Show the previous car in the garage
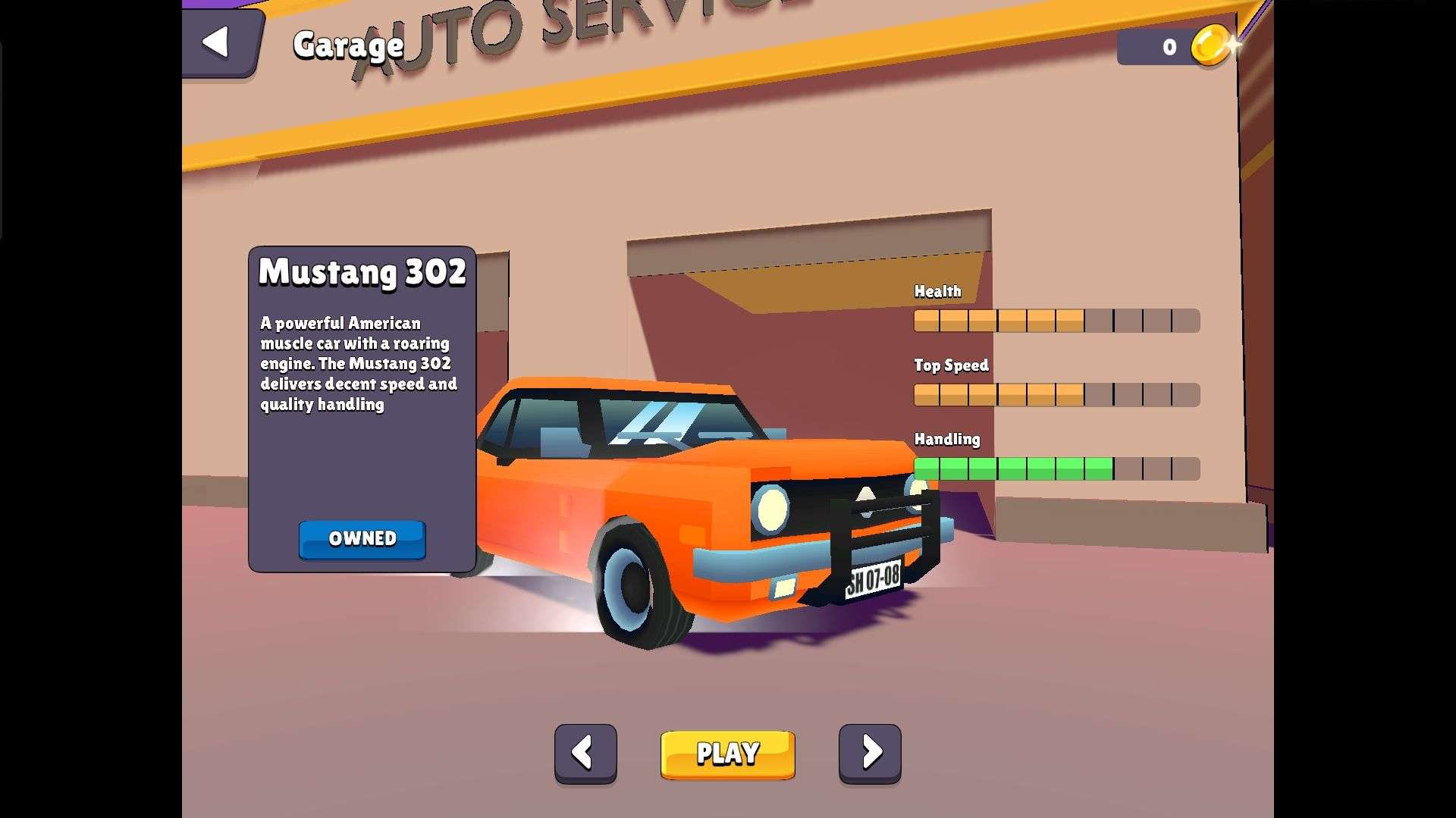The height and width of the screenshot is (818, 1456). coord(585,753)
